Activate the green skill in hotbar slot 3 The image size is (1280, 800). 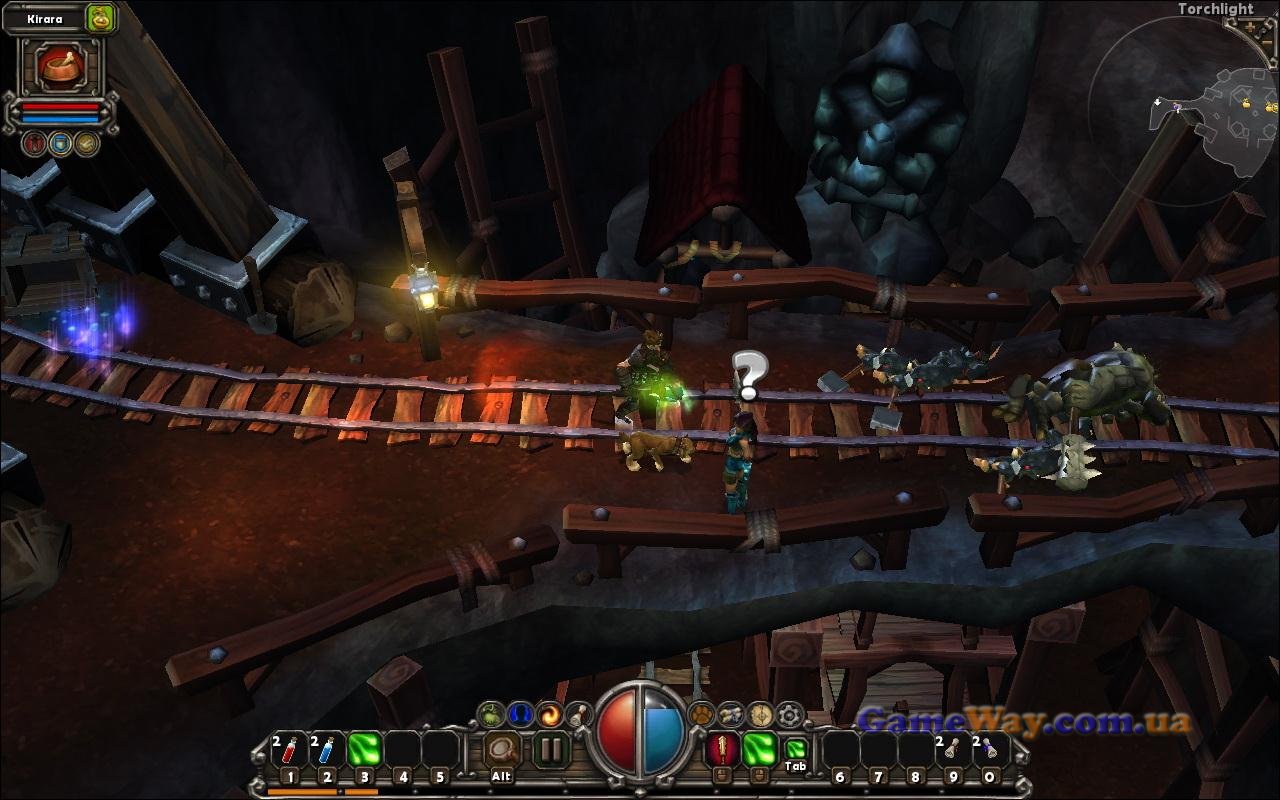(x=366, y=749)
